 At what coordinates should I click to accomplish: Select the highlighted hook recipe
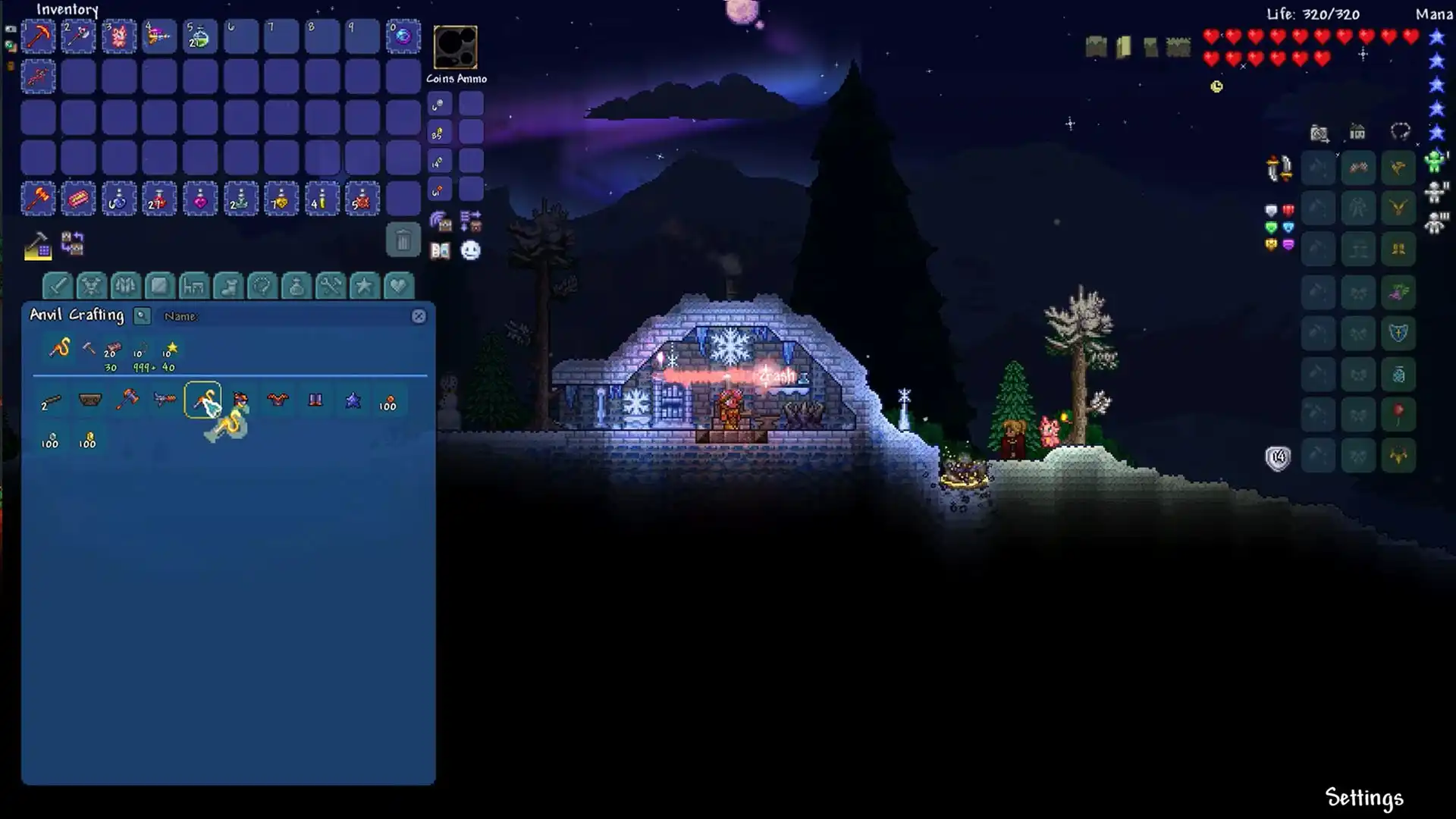click(202, 400)
